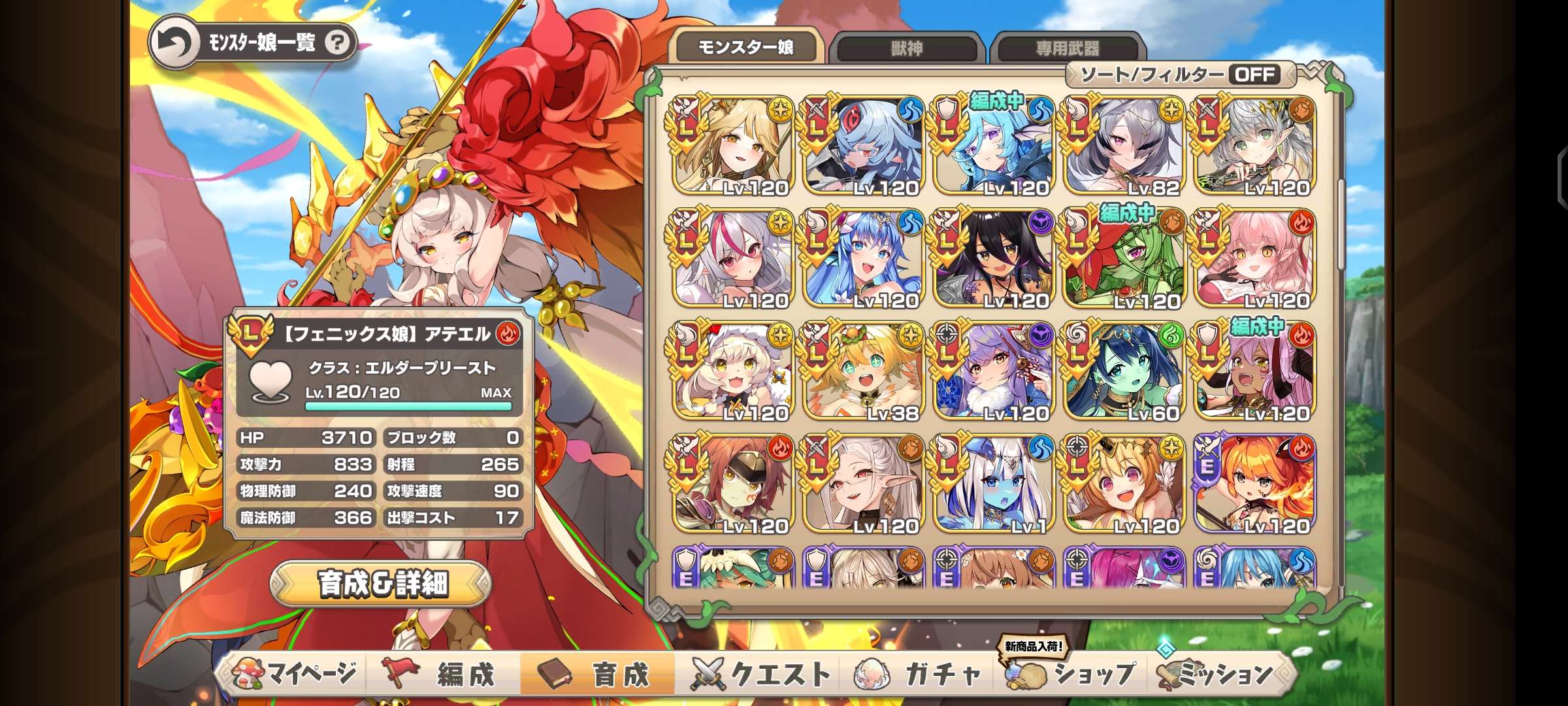This screenshot has width=1568, height=706.
Task: Select the Lv82 silver-haired eyepatch girl
Action: point(1124,146)
